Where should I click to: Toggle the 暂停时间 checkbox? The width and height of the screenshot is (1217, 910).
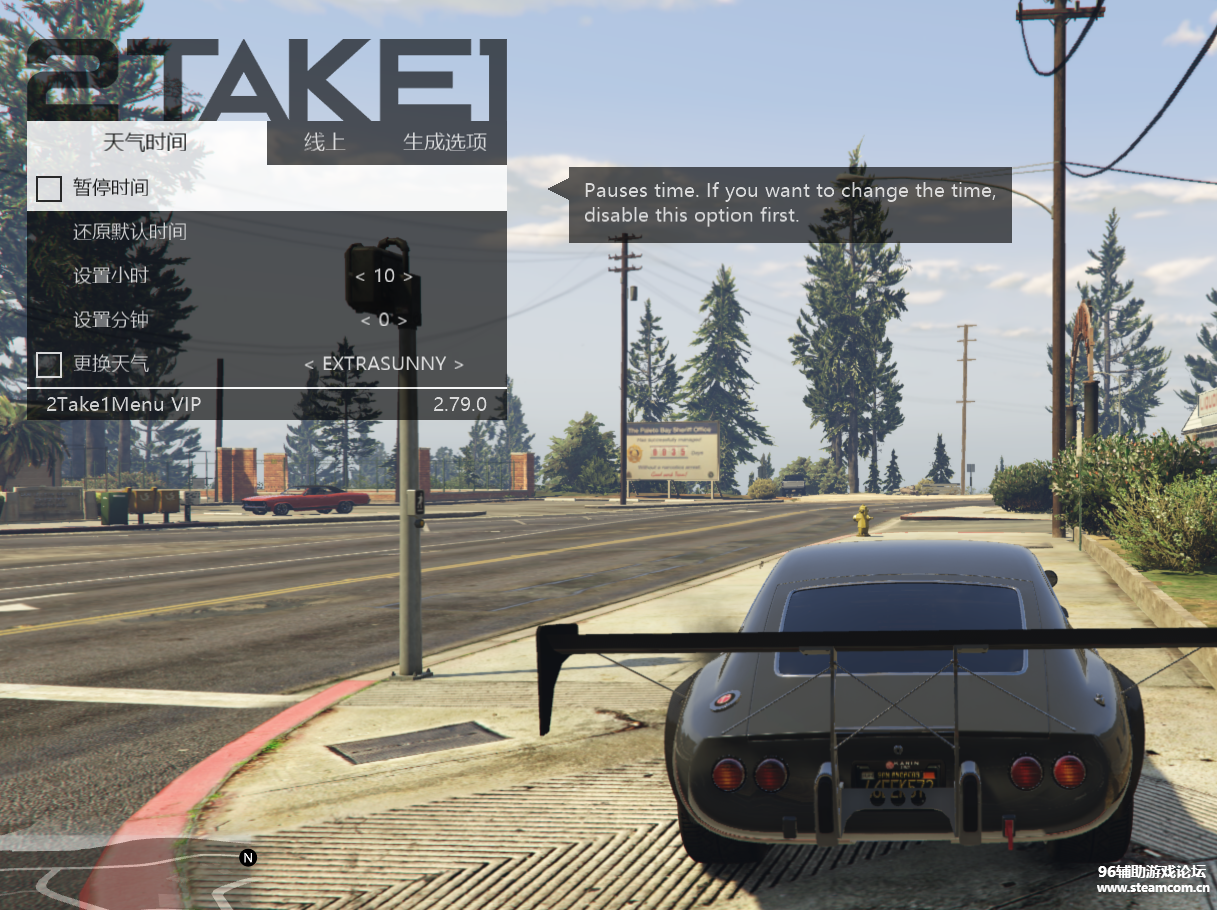click(x=49, y=188)
